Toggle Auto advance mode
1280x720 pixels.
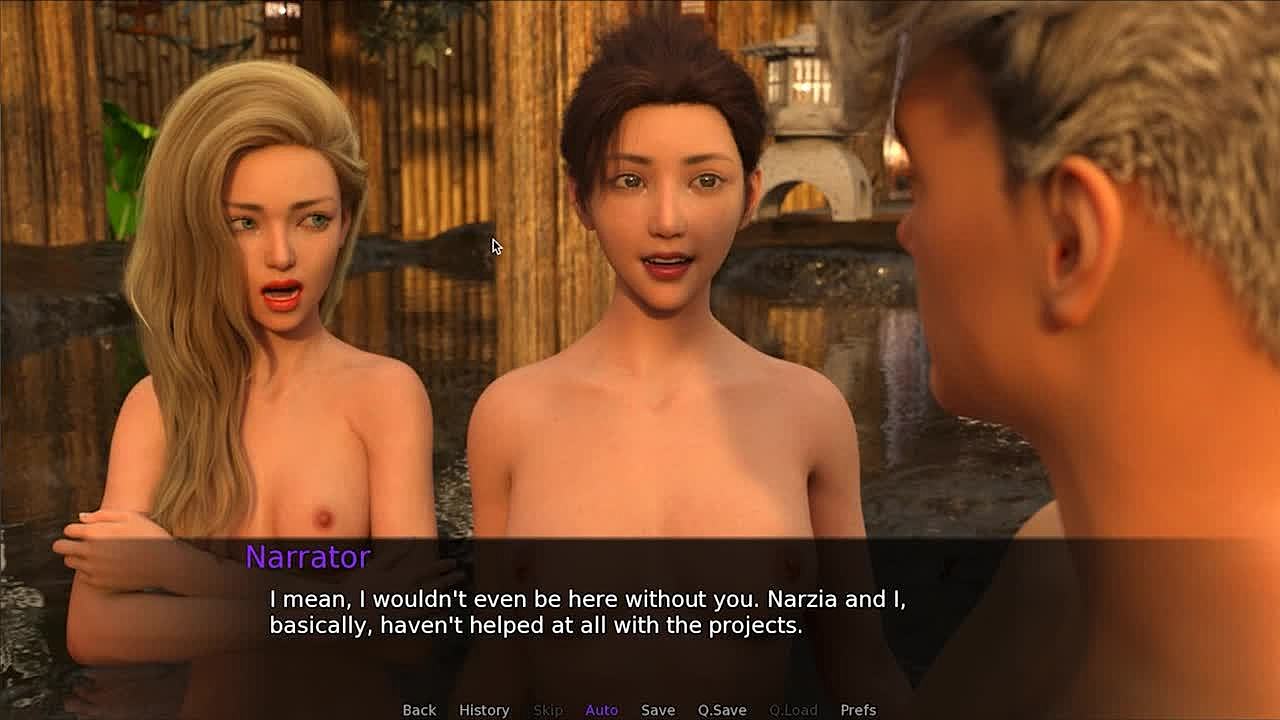click(x=601, y=710)
